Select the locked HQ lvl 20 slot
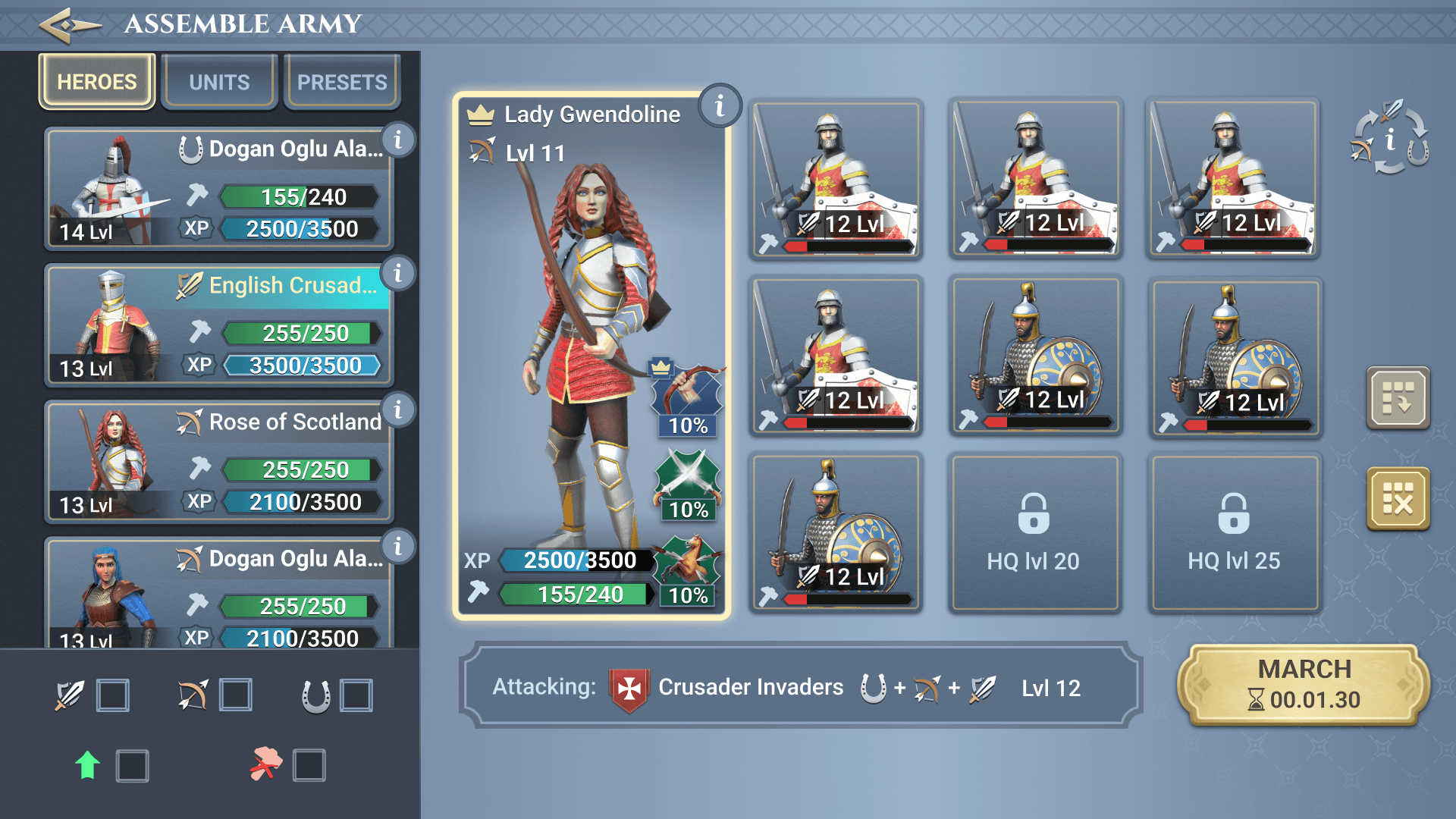The image size is (1456, 819). (1034, 533)
